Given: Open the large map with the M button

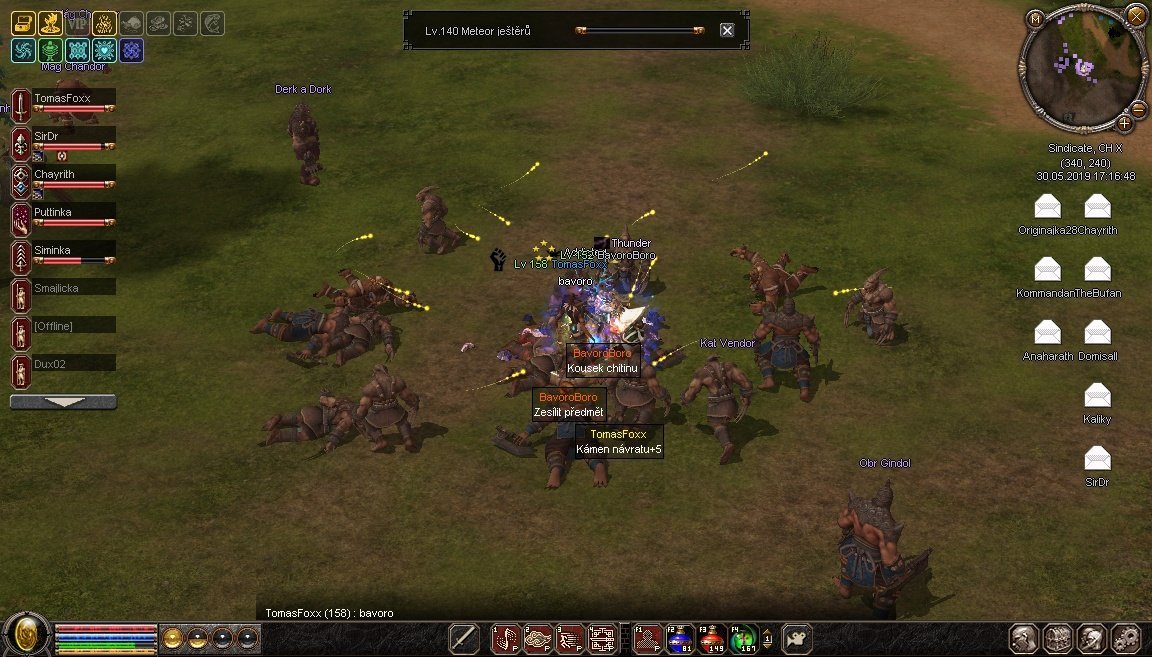Looking at the screenshot, I should tap(1035, 18).
